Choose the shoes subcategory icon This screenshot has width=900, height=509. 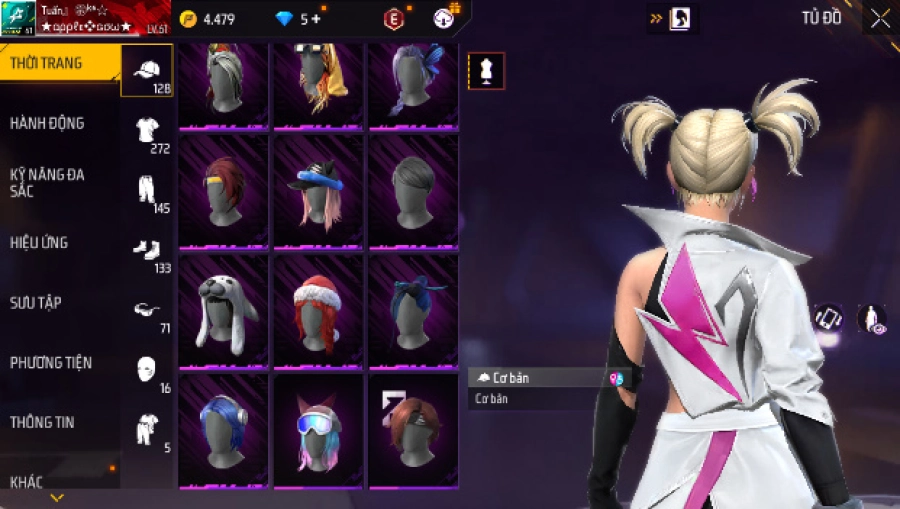click(x=147, y=250)
